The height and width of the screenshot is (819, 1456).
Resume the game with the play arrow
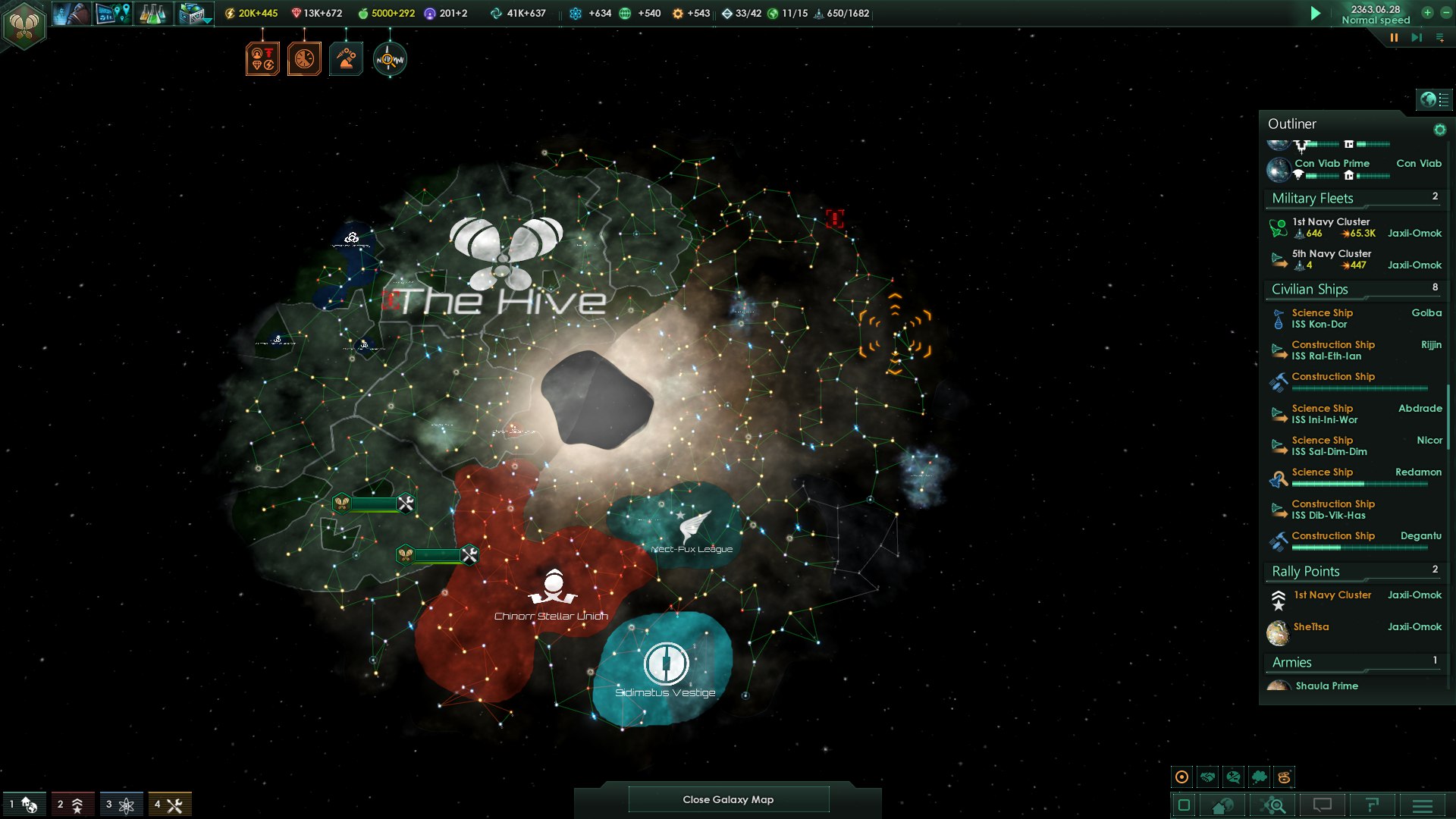(1316, 14)
